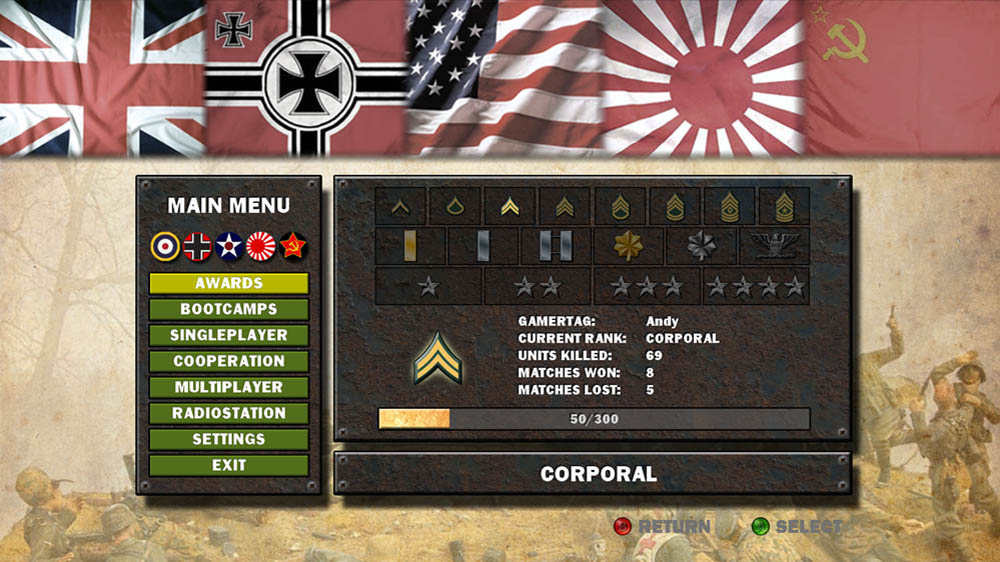Select the Japanese rising sun faction icon

click(261, 246)
